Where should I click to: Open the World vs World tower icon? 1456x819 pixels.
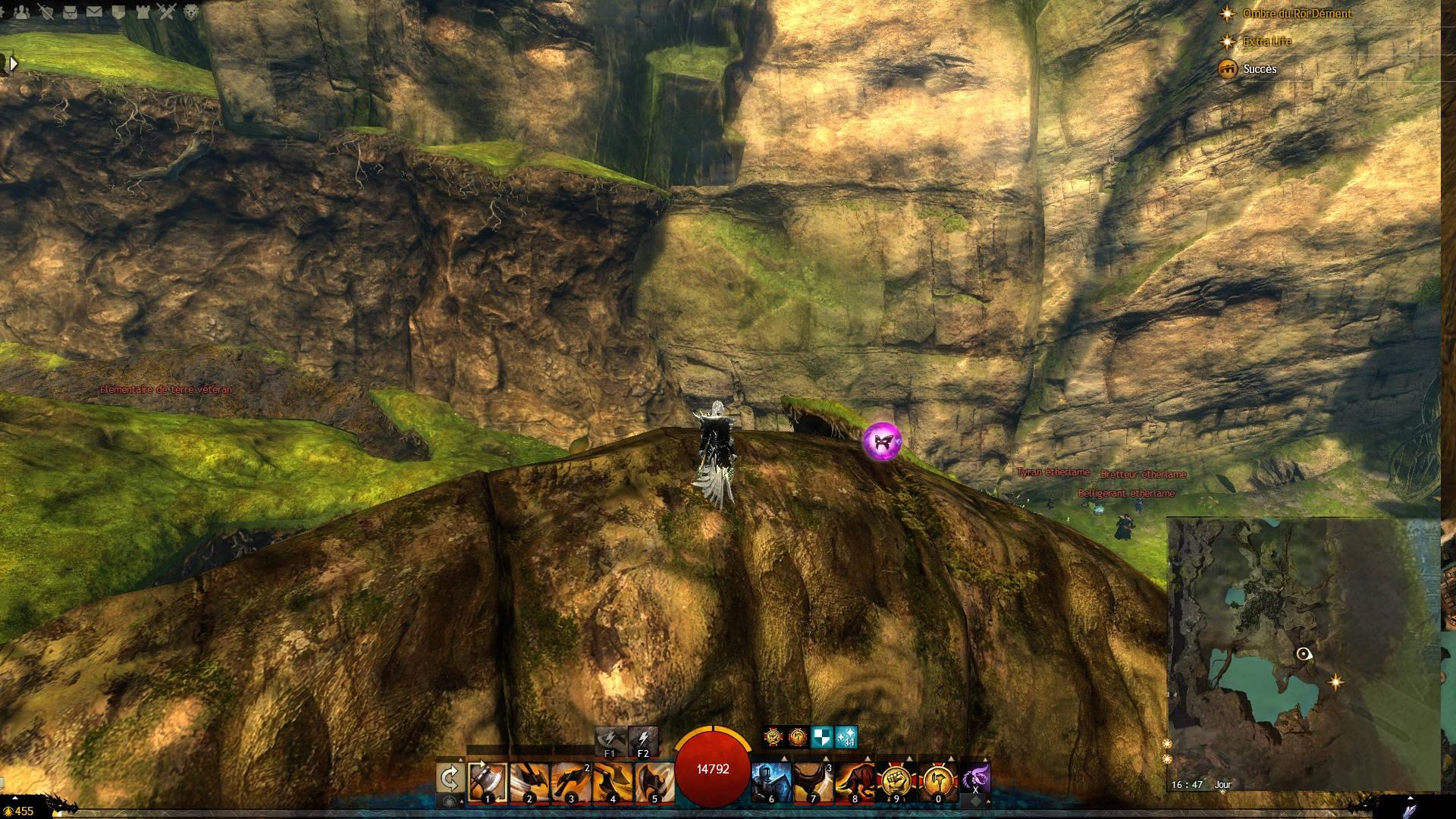[143, 12]
